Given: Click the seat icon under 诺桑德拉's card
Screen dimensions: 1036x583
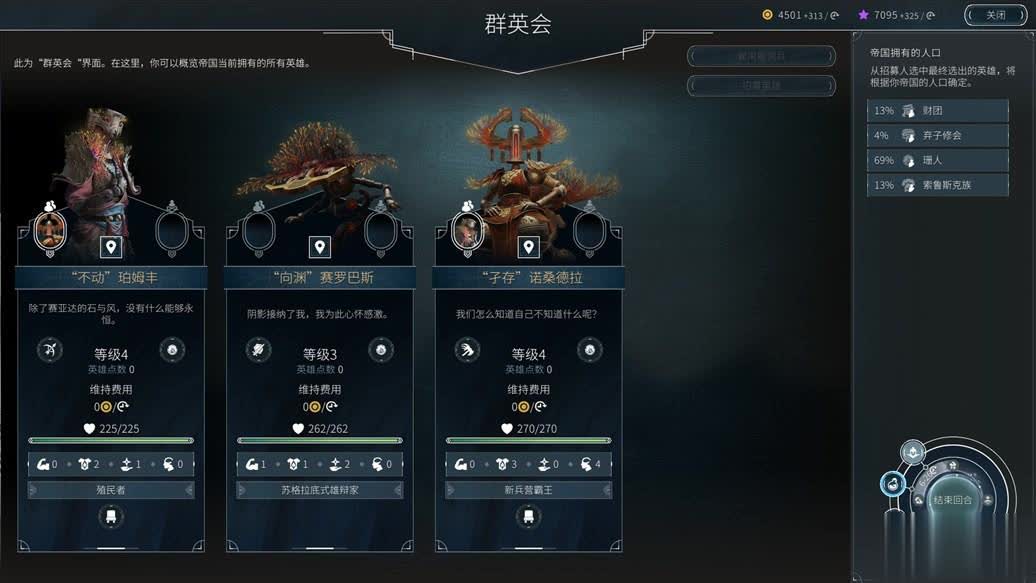Looking at the screenshot, I should pos(528,517).
